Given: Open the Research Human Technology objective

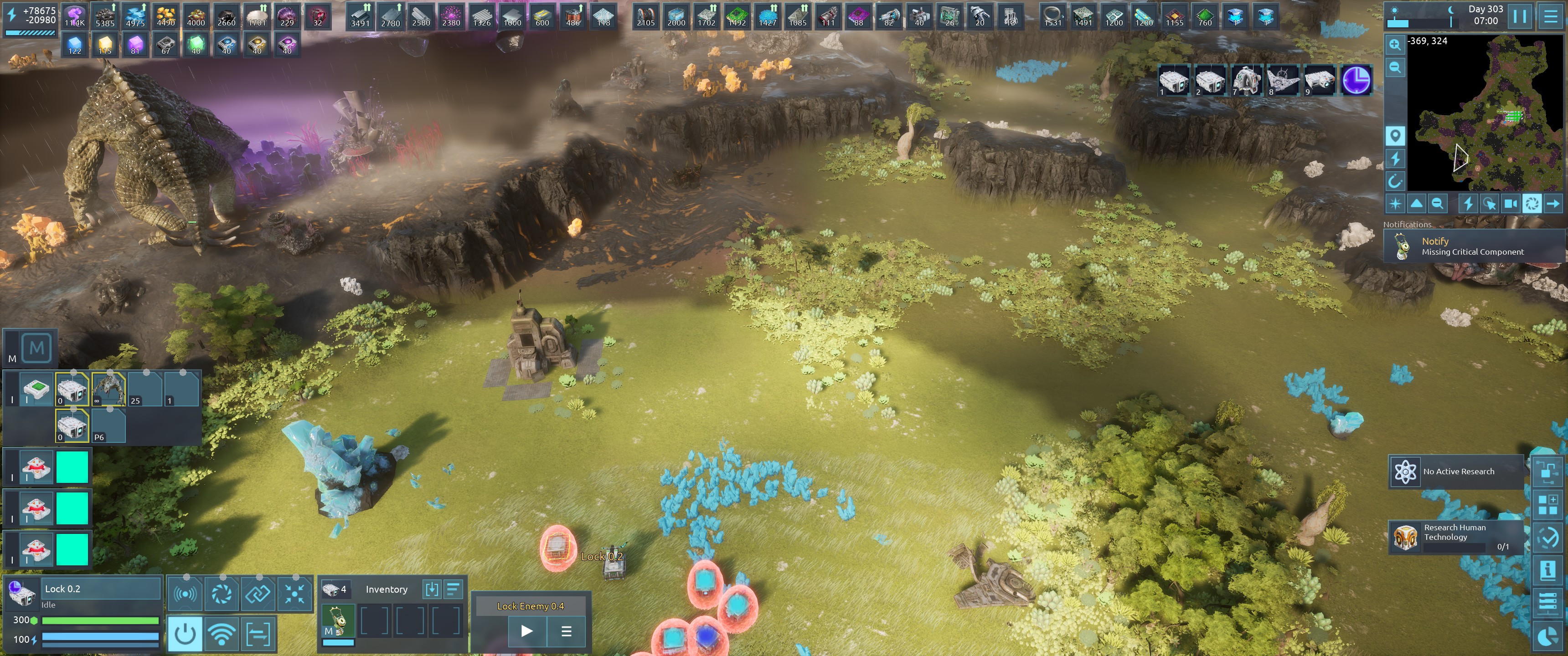Looking at the screenshot, I should [1456, 537].
